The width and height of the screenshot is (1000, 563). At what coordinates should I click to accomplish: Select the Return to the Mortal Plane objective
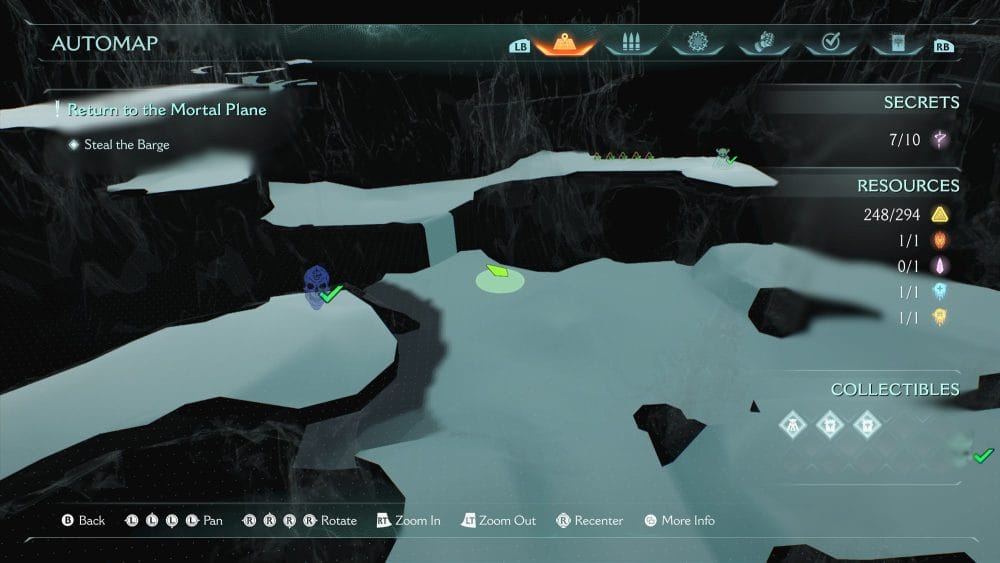click(x=167, y=109)
